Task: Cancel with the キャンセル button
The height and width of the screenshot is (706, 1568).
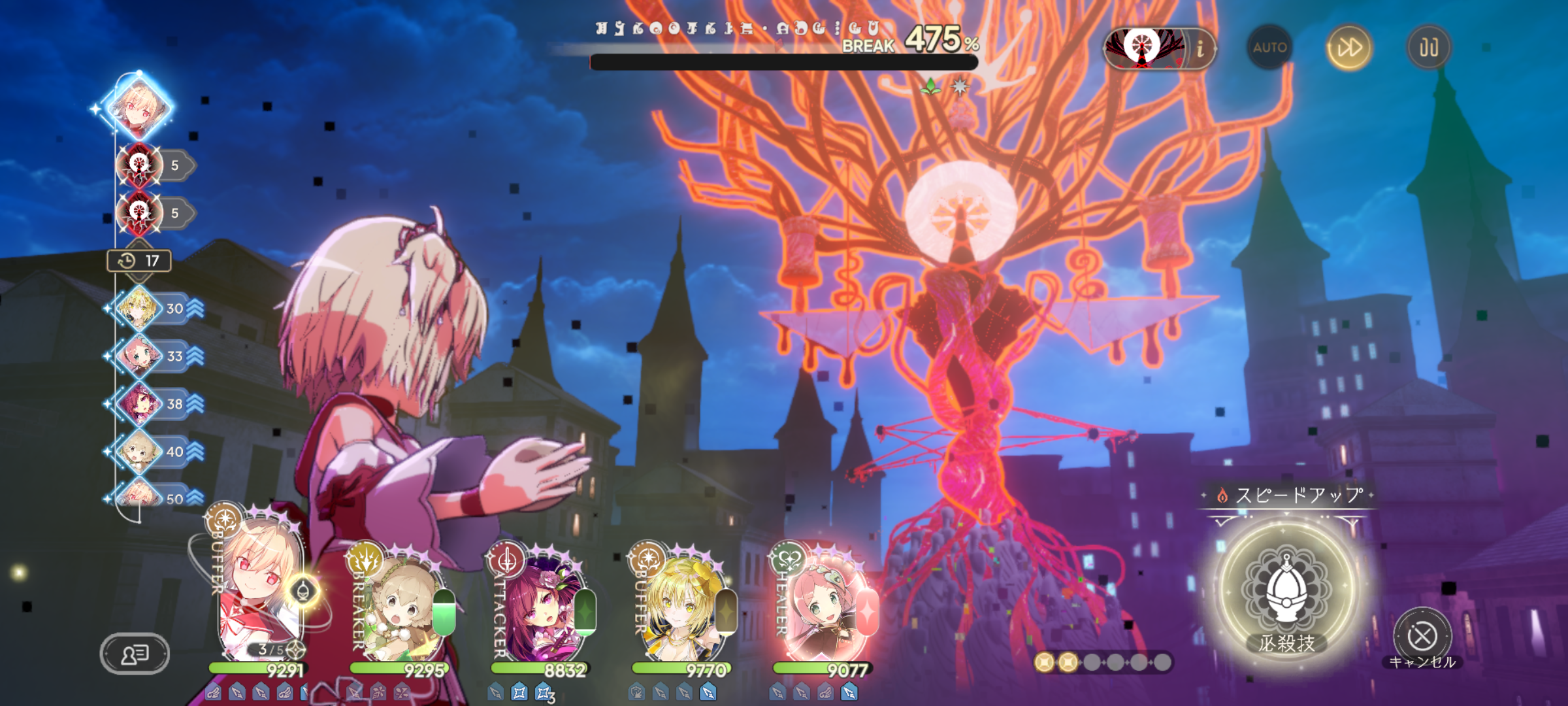Action: click(1422, 636)
